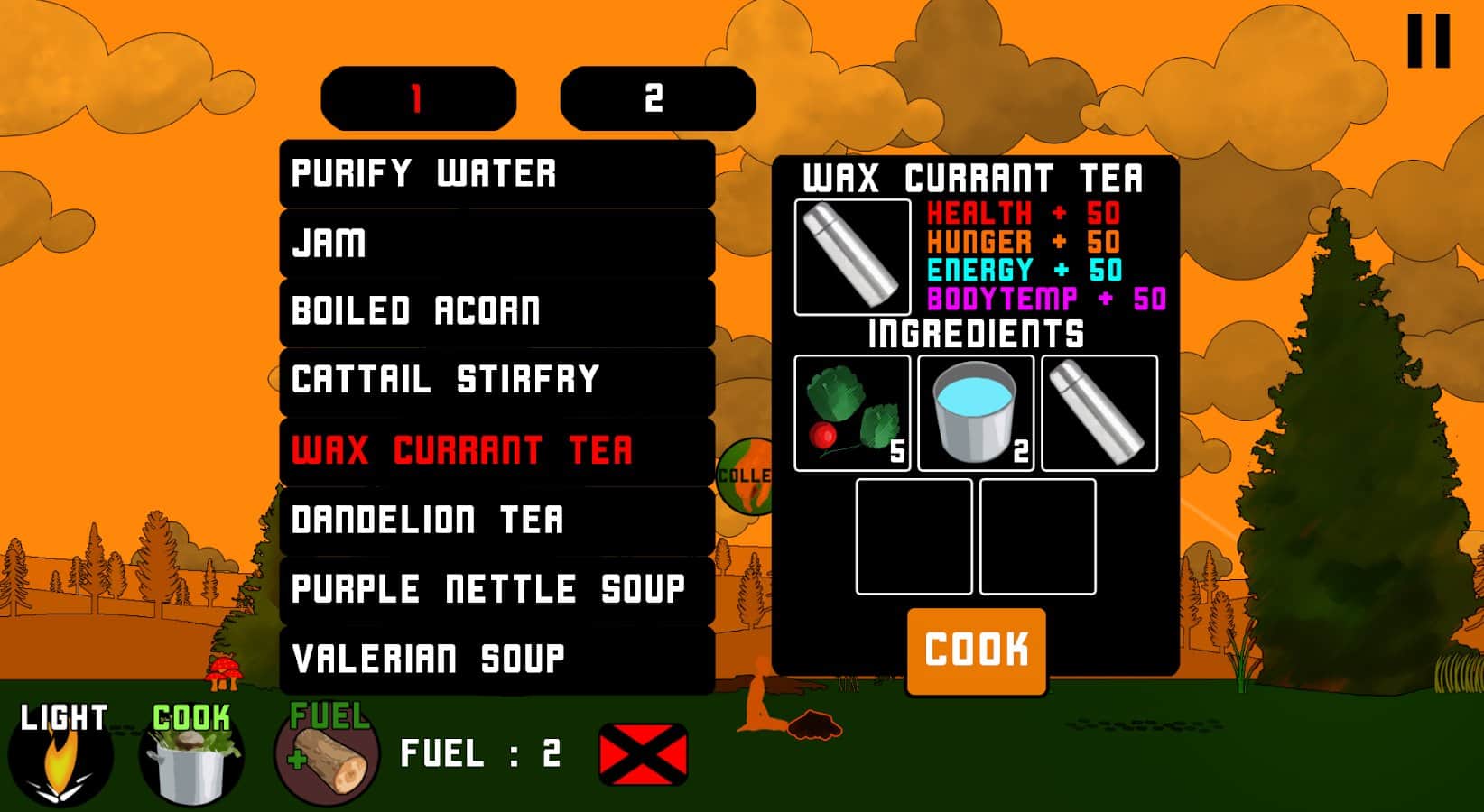Open recipe page 1 tab
The image size is (1484, 812).
[x=415, y=97]
